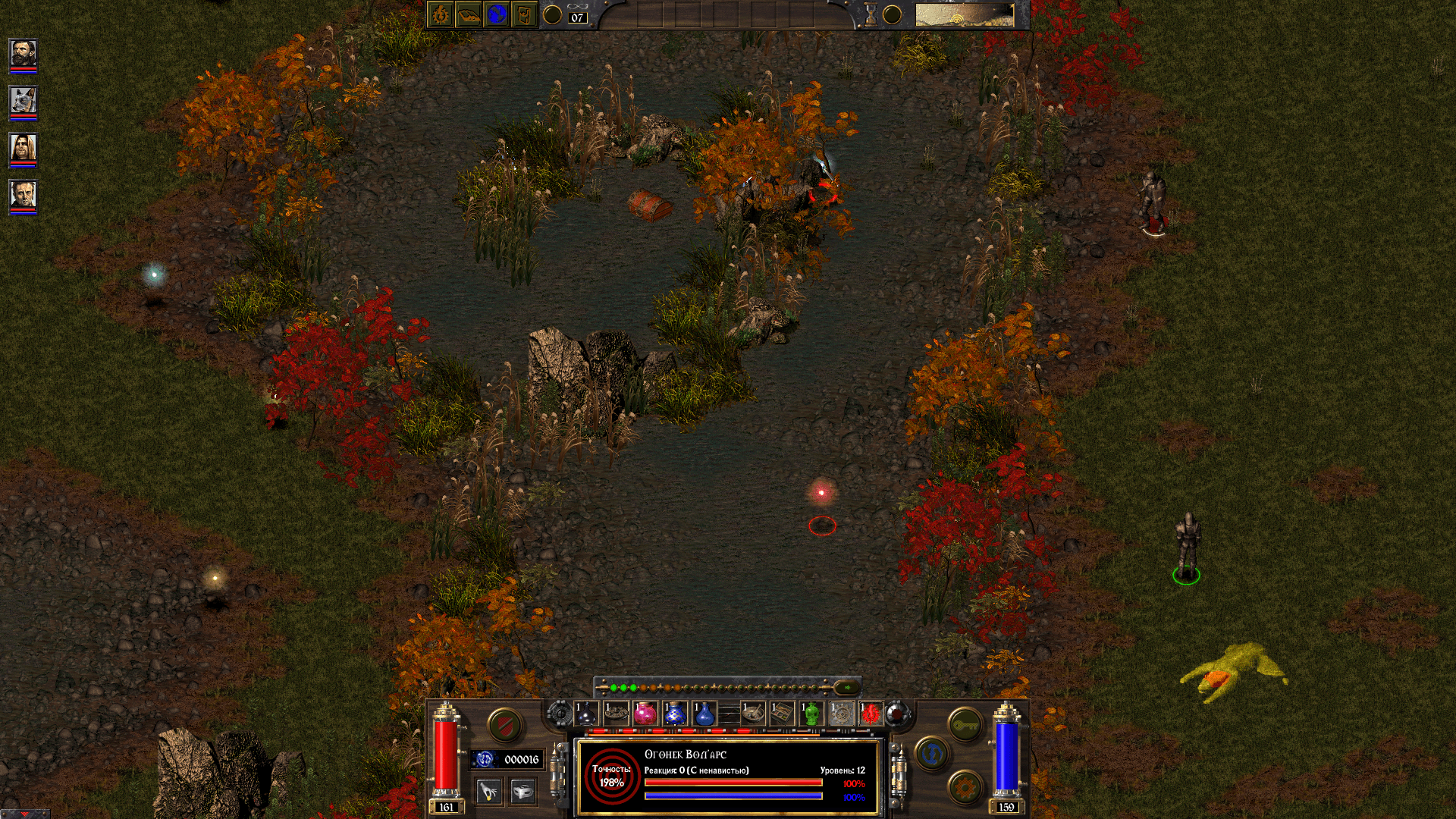Click the blue emblem button on the right HUD

931,752
